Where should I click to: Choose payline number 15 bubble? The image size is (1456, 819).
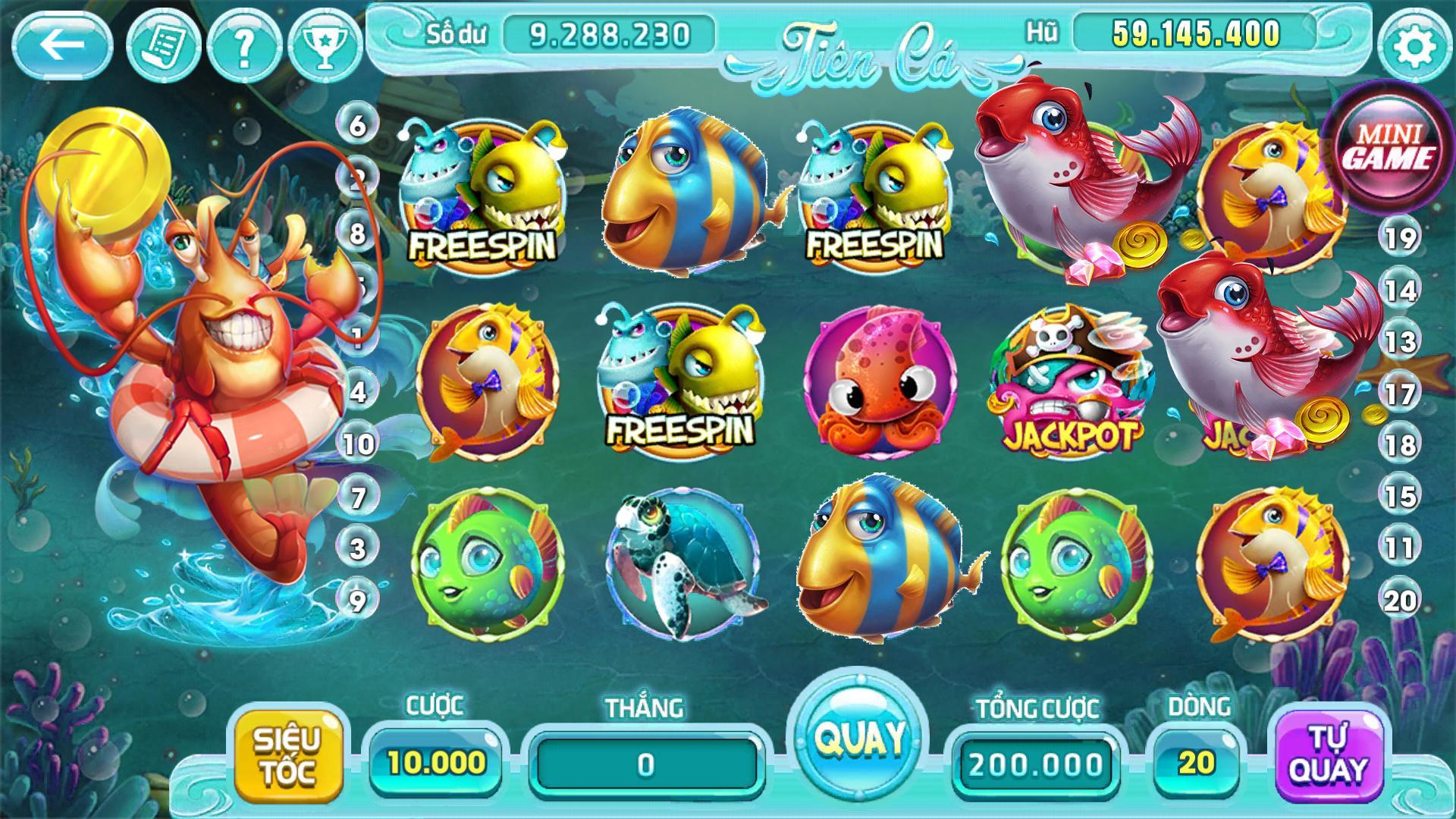[1400, 497]
